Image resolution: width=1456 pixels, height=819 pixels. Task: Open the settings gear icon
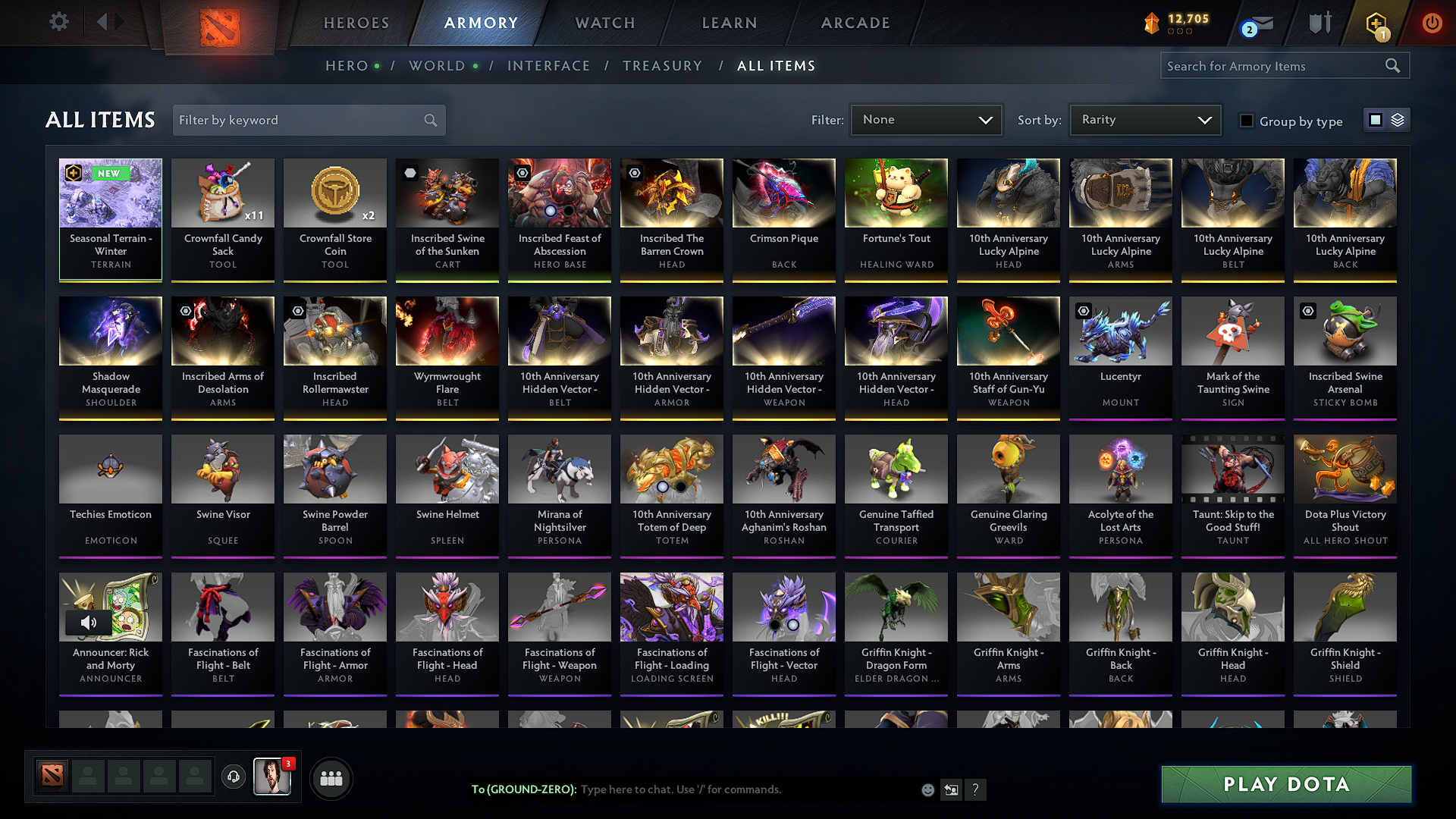tap(58, 22)
